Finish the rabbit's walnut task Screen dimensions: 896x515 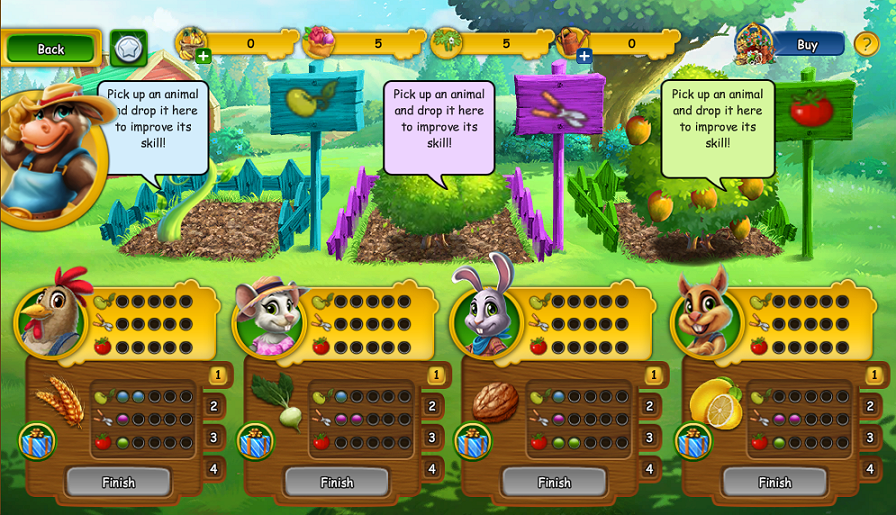coord(554,482)
